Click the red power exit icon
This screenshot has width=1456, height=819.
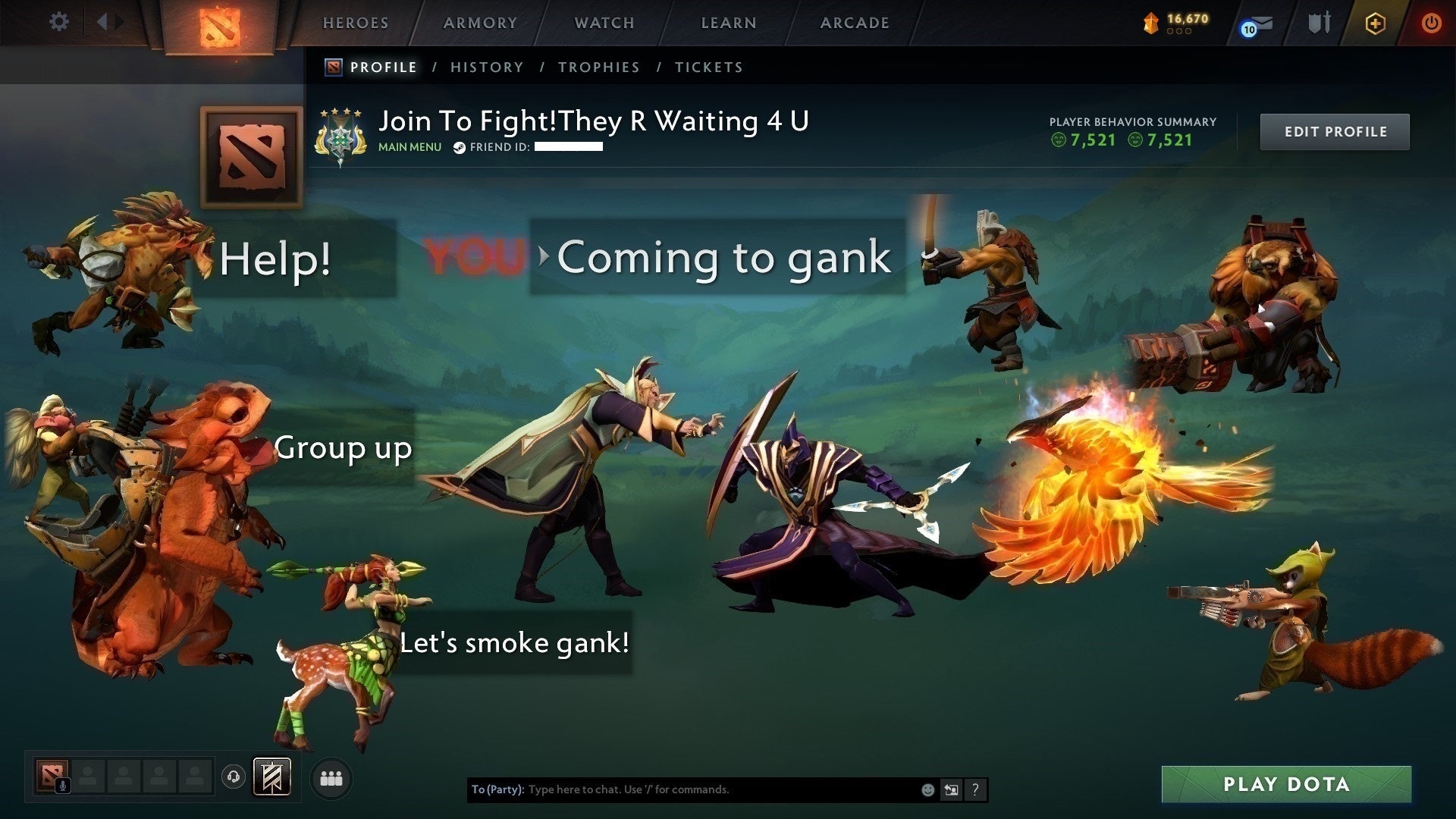click(x=1432, y=24)
